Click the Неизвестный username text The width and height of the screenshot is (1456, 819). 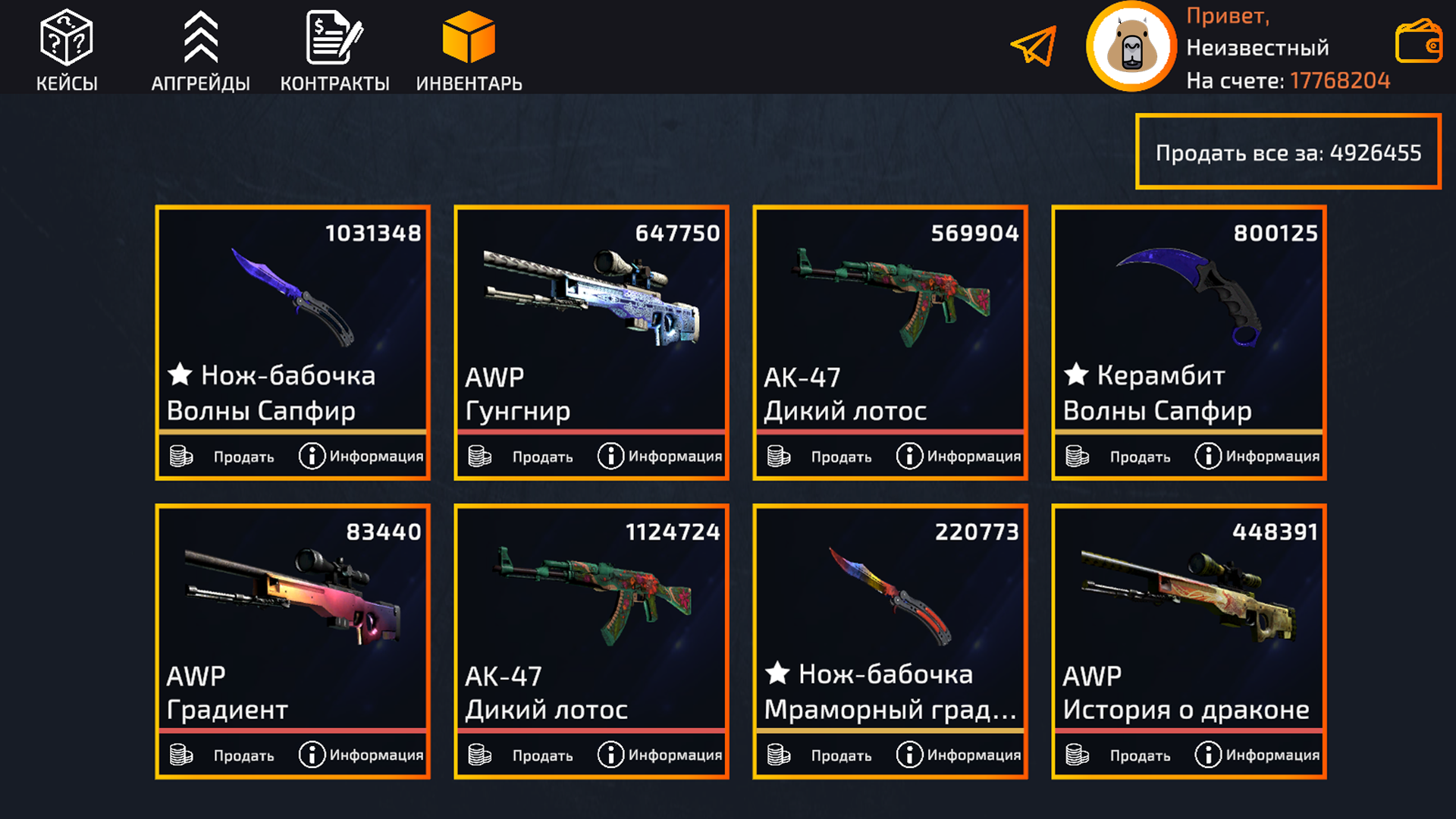click(1258, 47)
